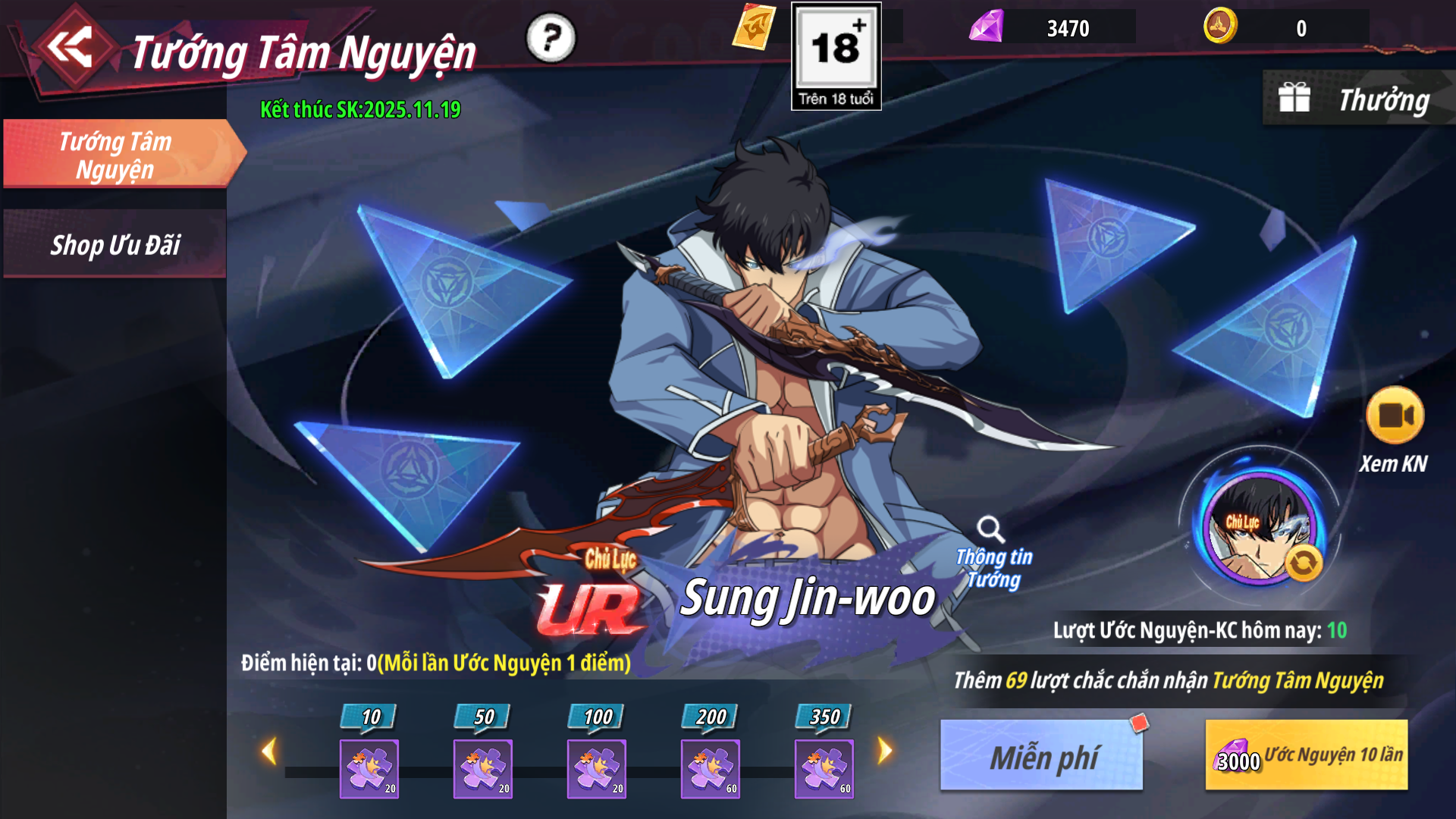Show previous milestone rewards with left arrow
1456x819 pixels.
click(268, 752)
